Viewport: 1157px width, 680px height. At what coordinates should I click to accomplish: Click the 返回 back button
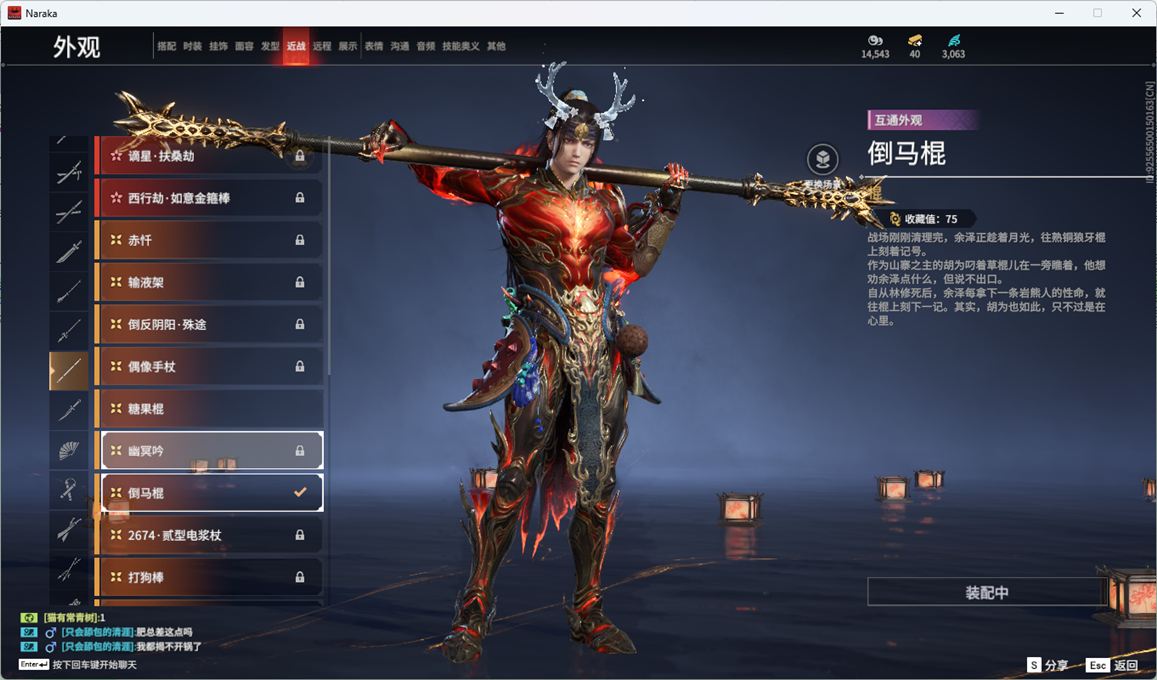pyautogui.click(x=1114, y=665)
